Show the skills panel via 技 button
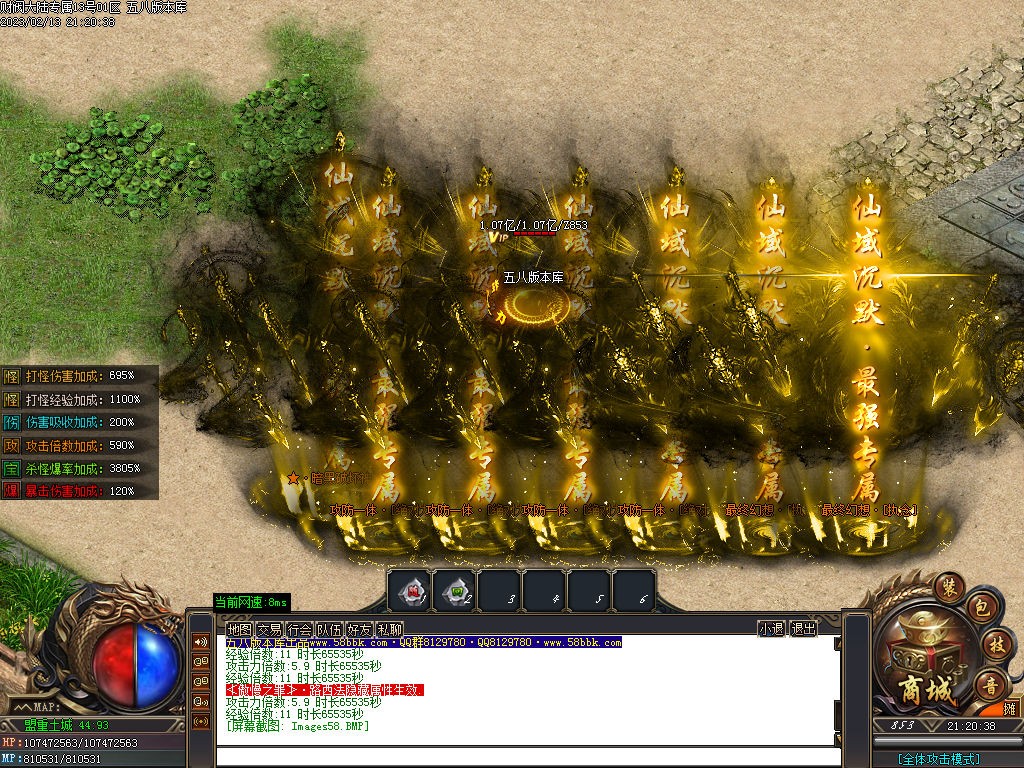 [x=996, y=643]
